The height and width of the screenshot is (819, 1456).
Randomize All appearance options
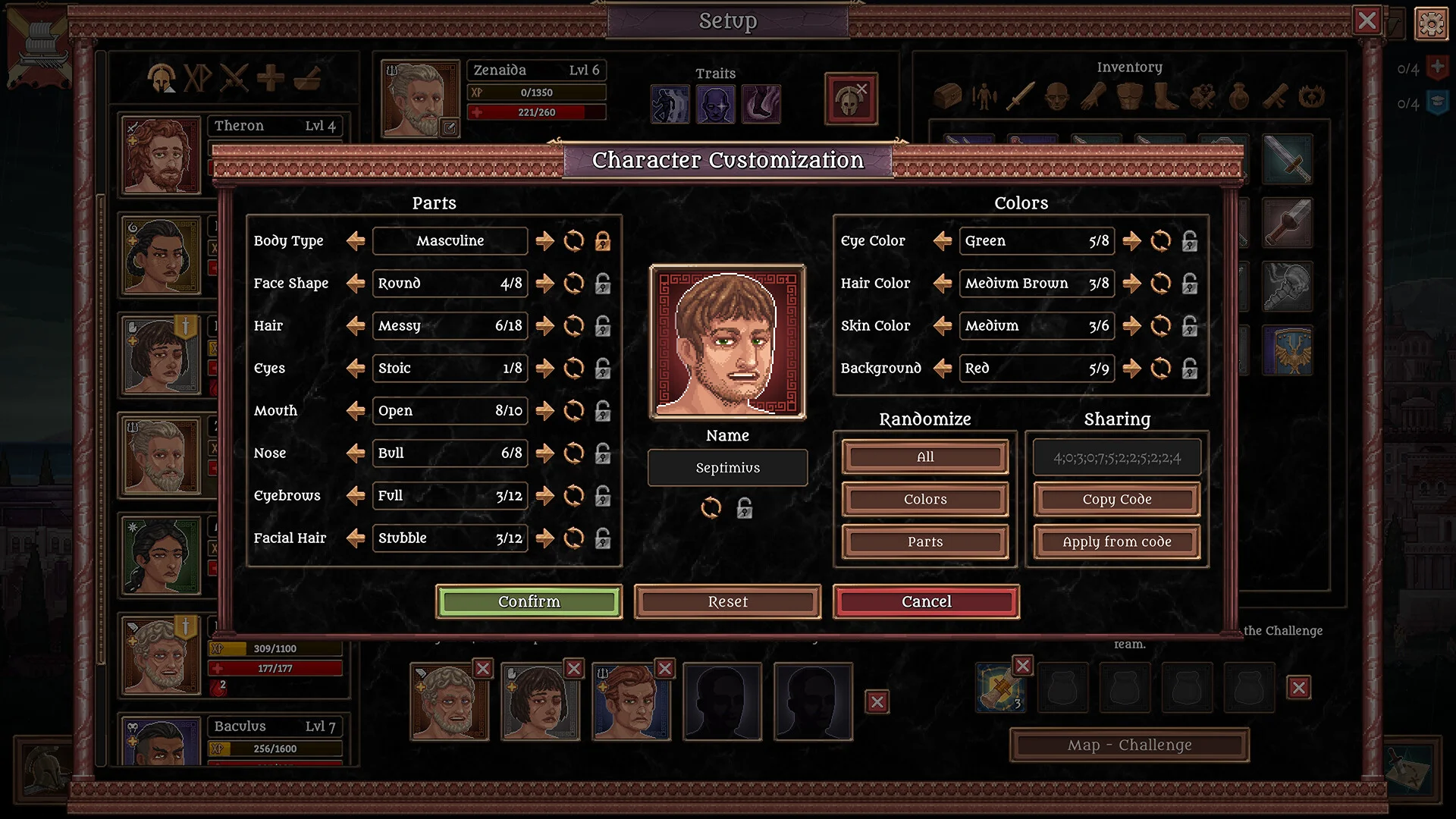925,457
